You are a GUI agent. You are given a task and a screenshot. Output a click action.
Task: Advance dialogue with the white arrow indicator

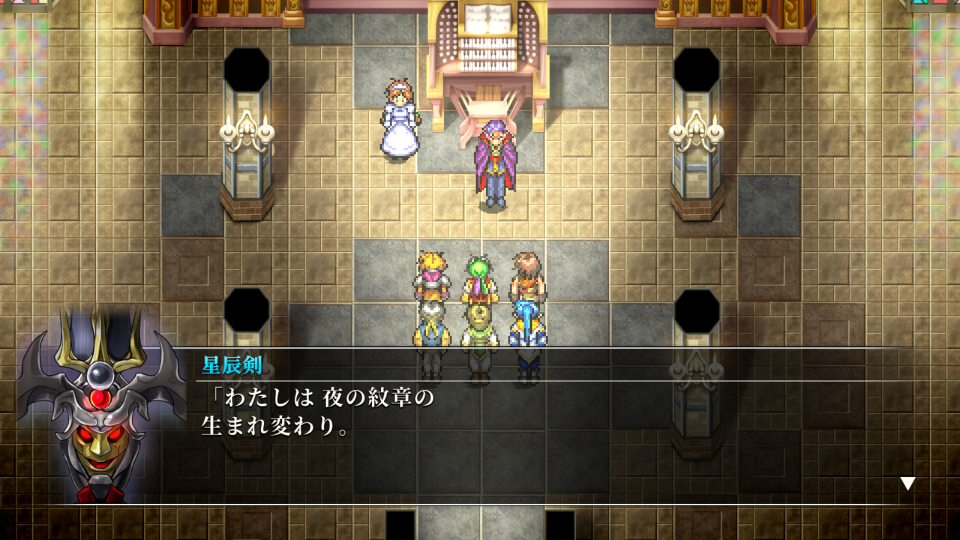[x=907, y=484]
